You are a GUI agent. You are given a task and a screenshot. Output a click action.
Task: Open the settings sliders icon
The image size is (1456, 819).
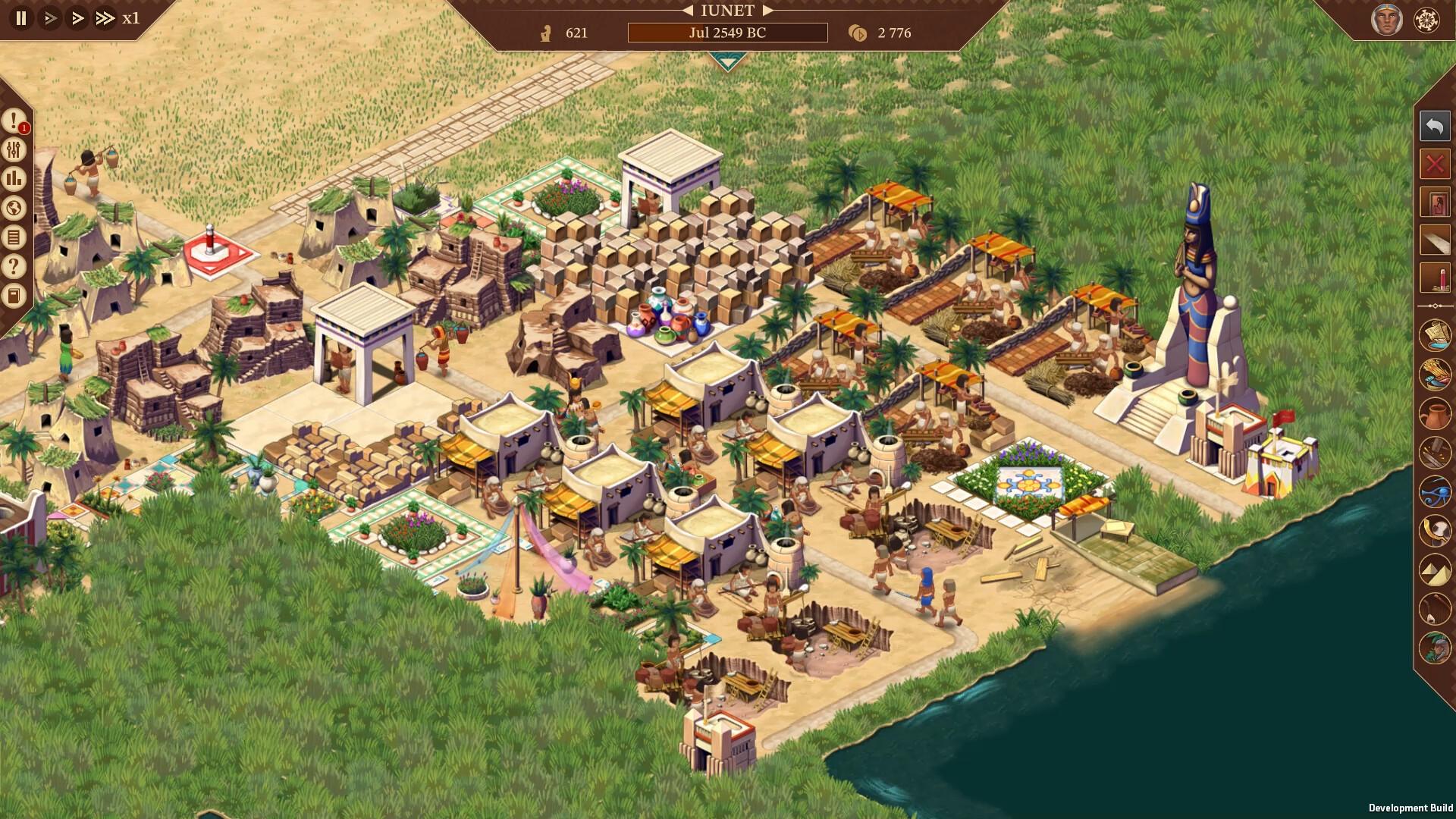[13, 150]
